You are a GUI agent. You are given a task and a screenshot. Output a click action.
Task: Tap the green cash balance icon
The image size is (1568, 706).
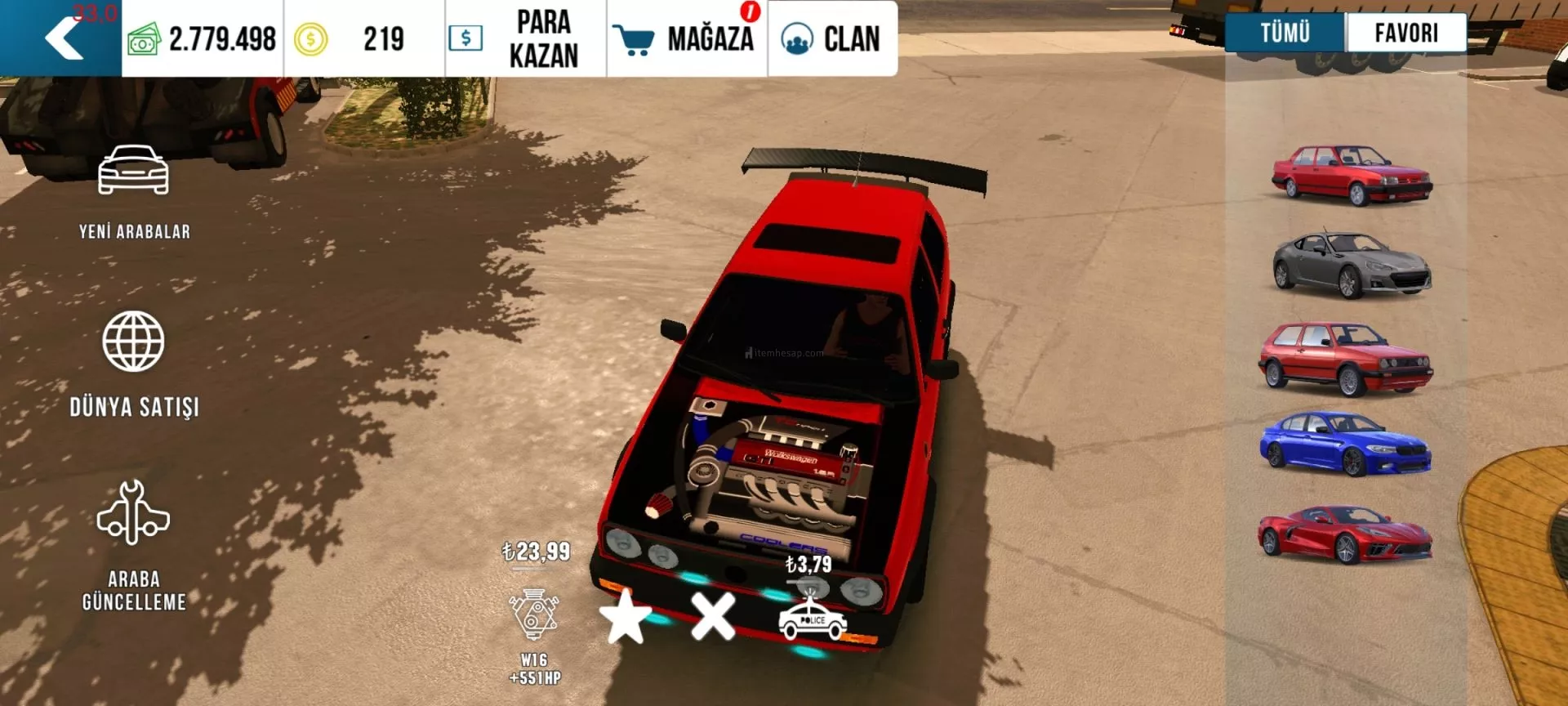144,39
